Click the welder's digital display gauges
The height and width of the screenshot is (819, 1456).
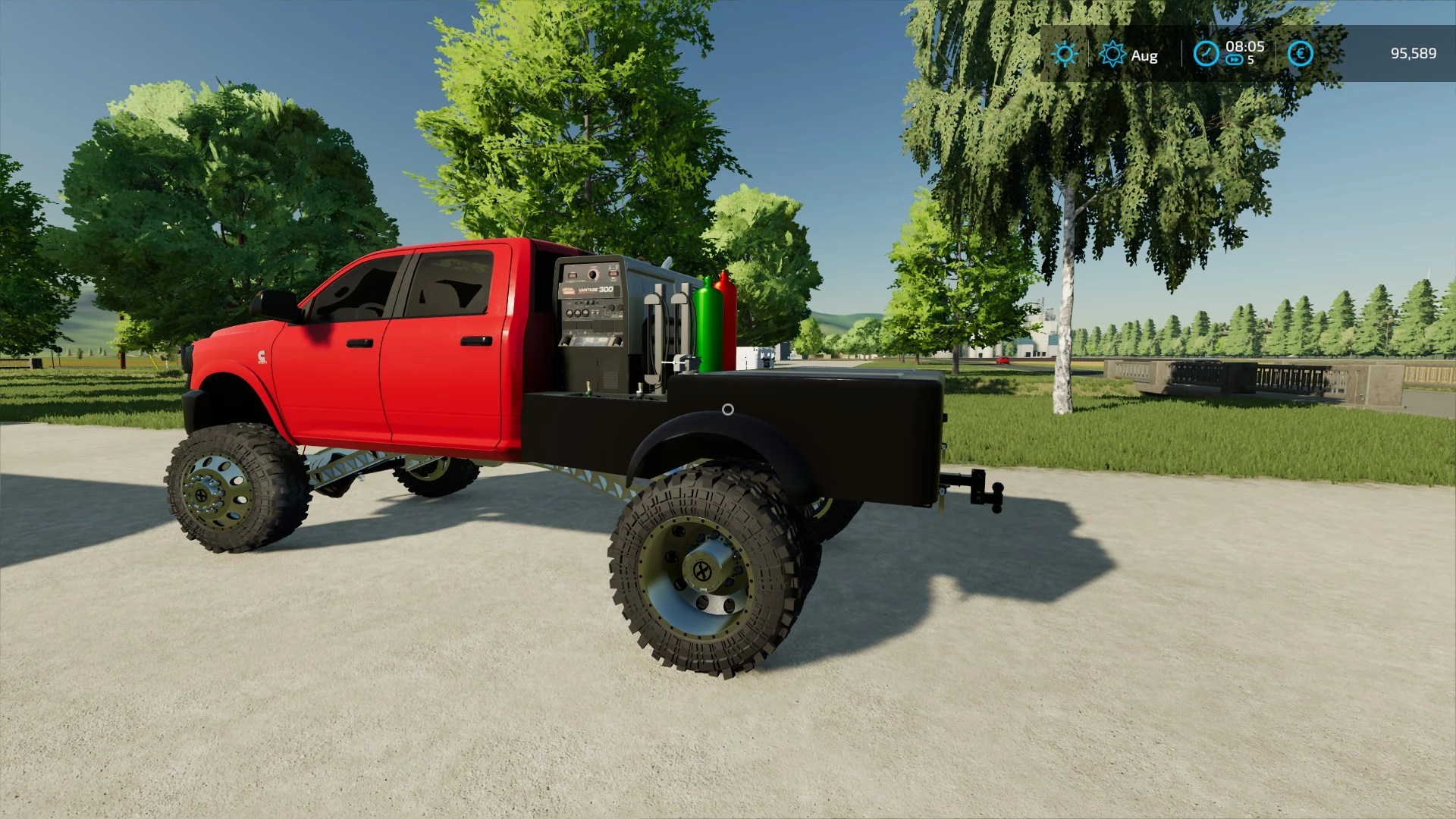pos(572,275)
